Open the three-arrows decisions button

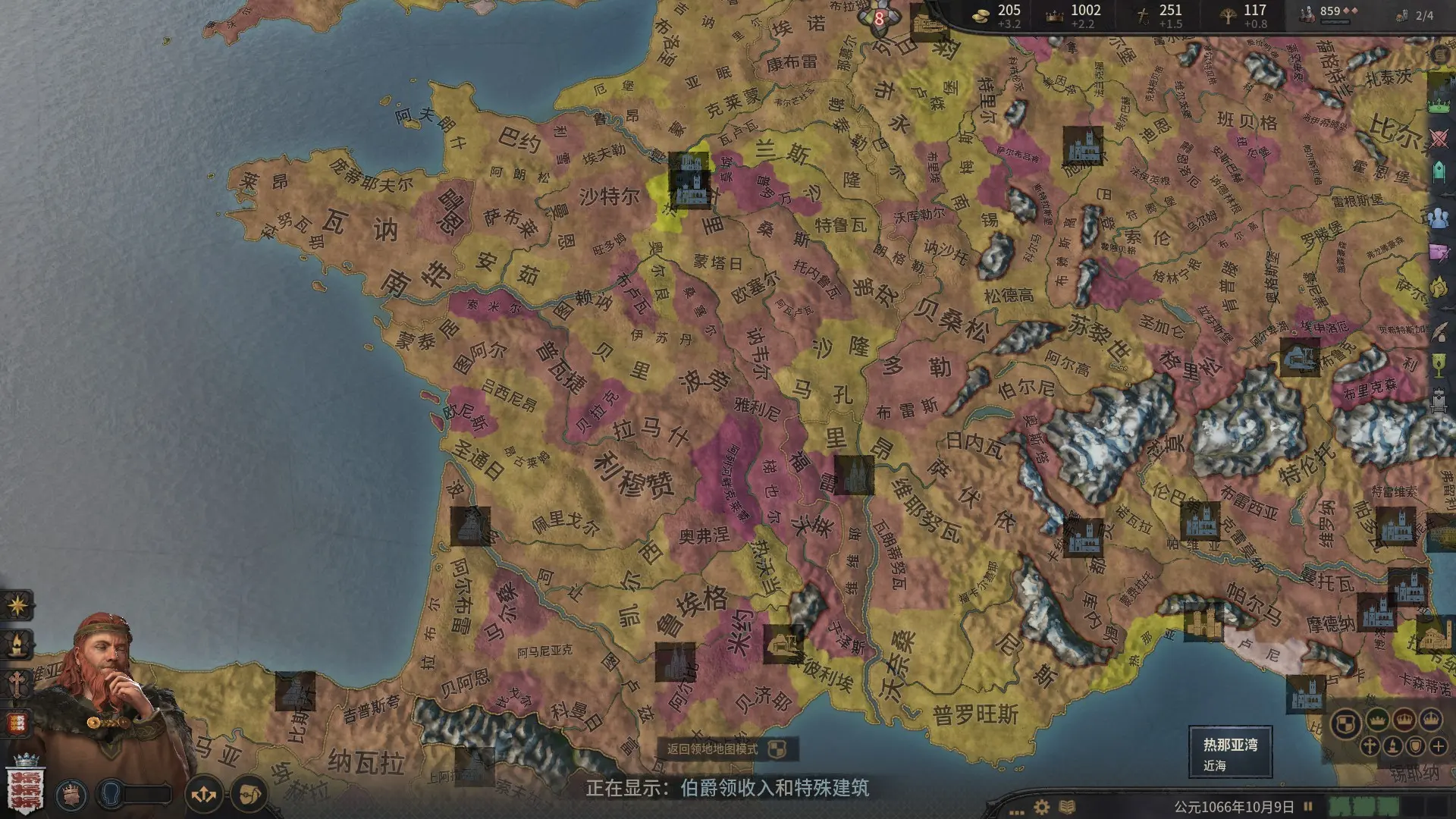(204, 795)
